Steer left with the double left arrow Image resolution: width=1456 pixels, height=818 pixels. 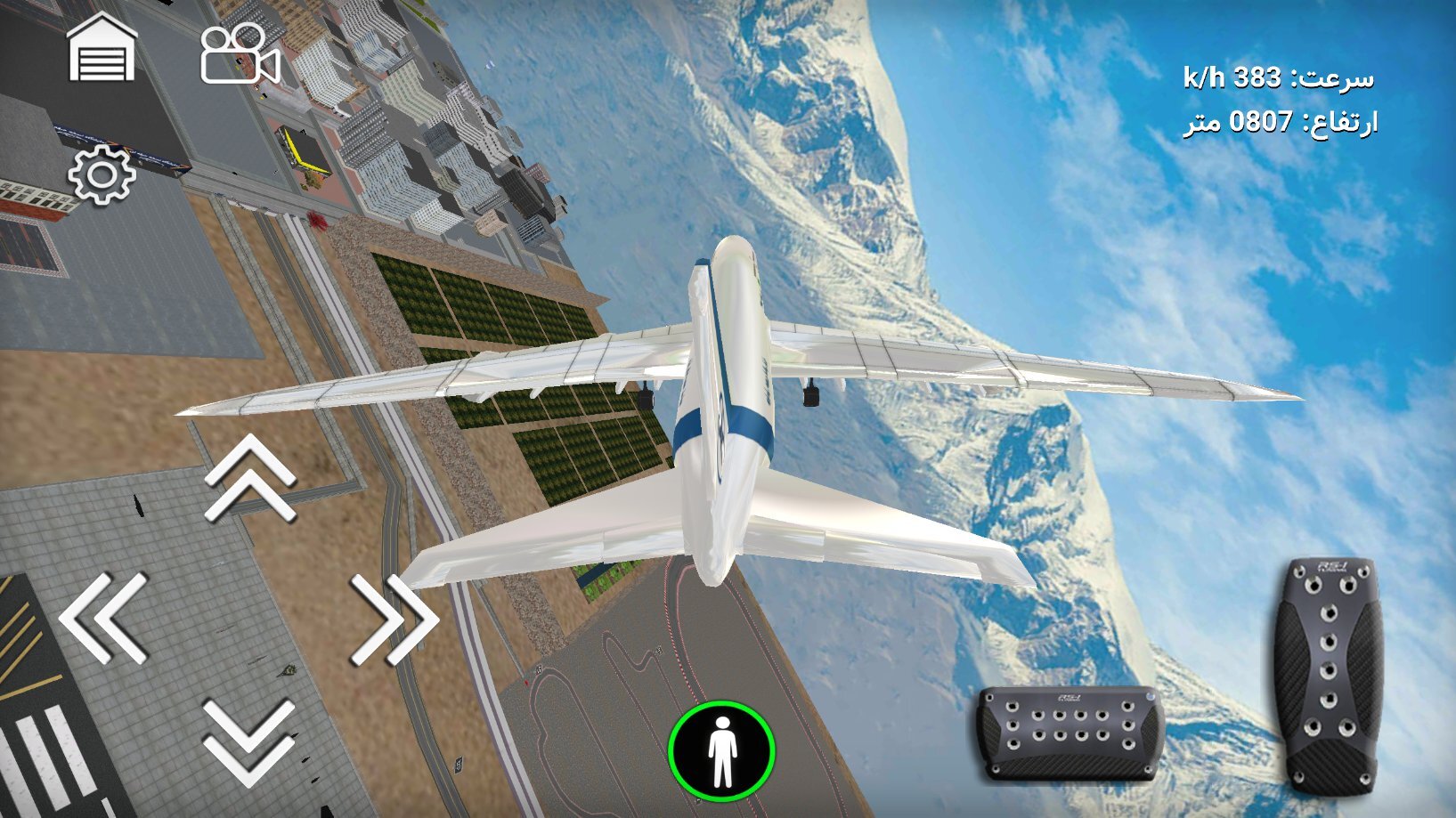pyautogui.click(x=105, y=617)
